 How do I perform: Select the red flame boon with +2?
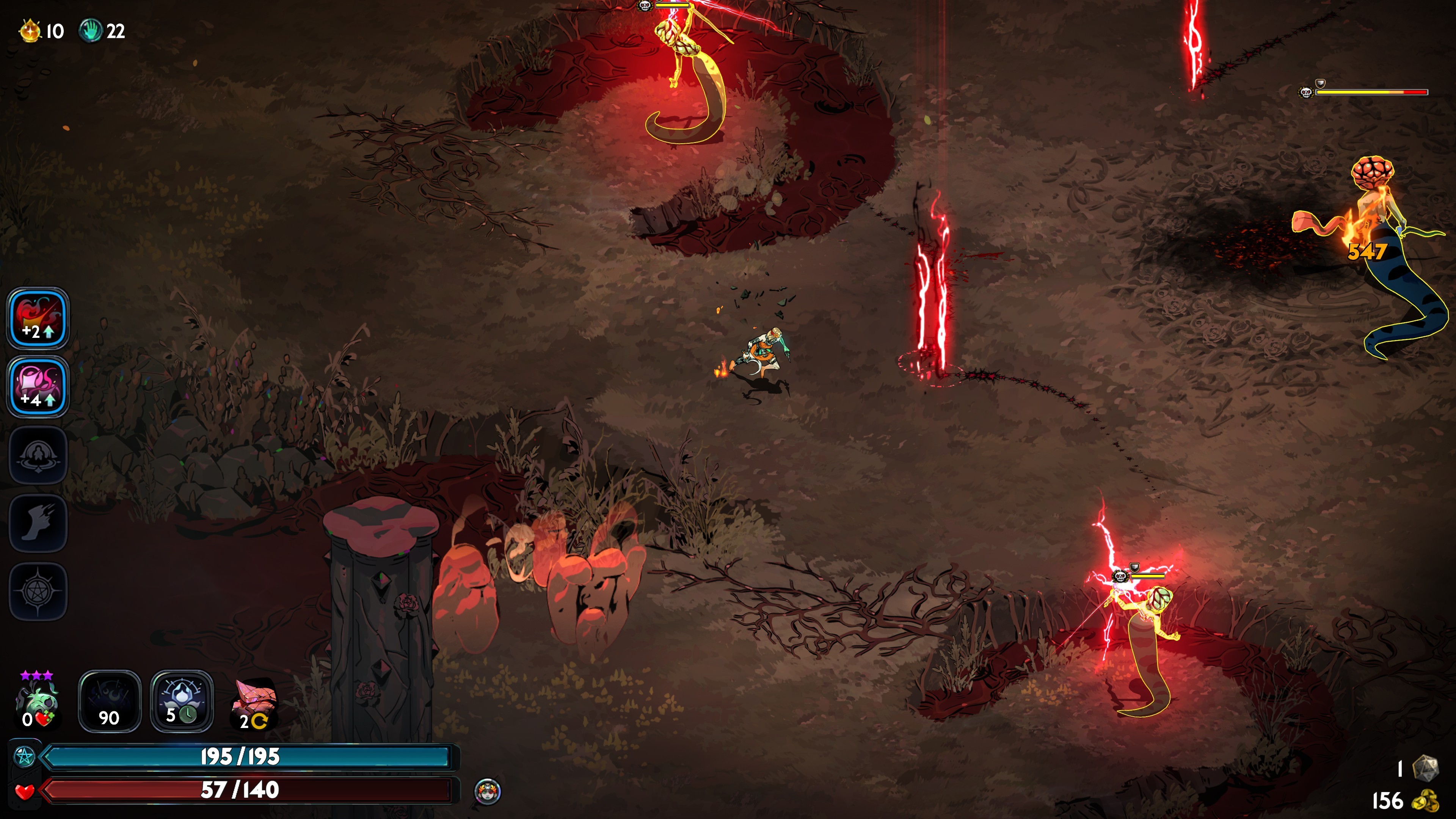coord(38,318)
